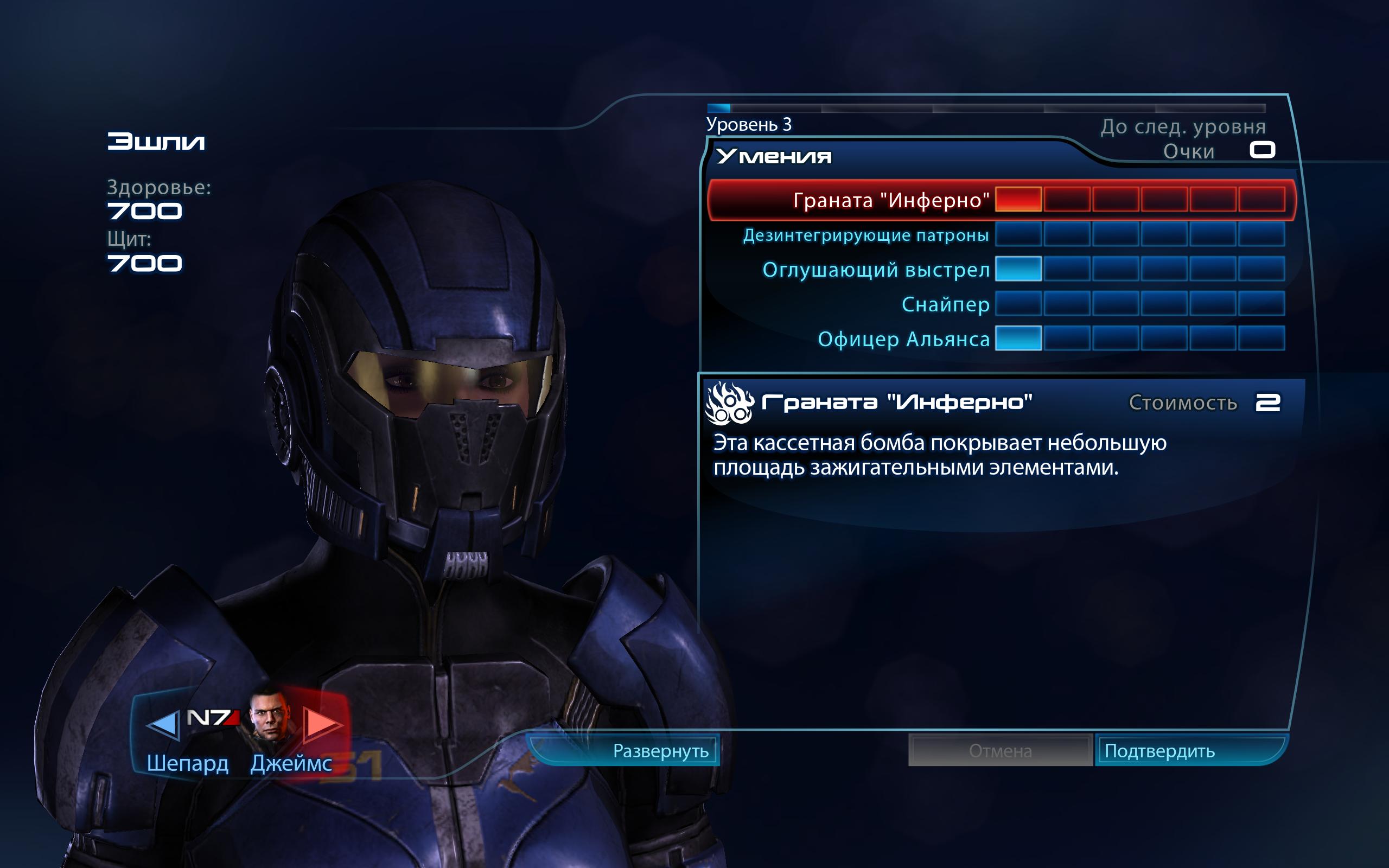Pick the Снайпер skill row
The image size is (1389, 868).
(945, 304)
